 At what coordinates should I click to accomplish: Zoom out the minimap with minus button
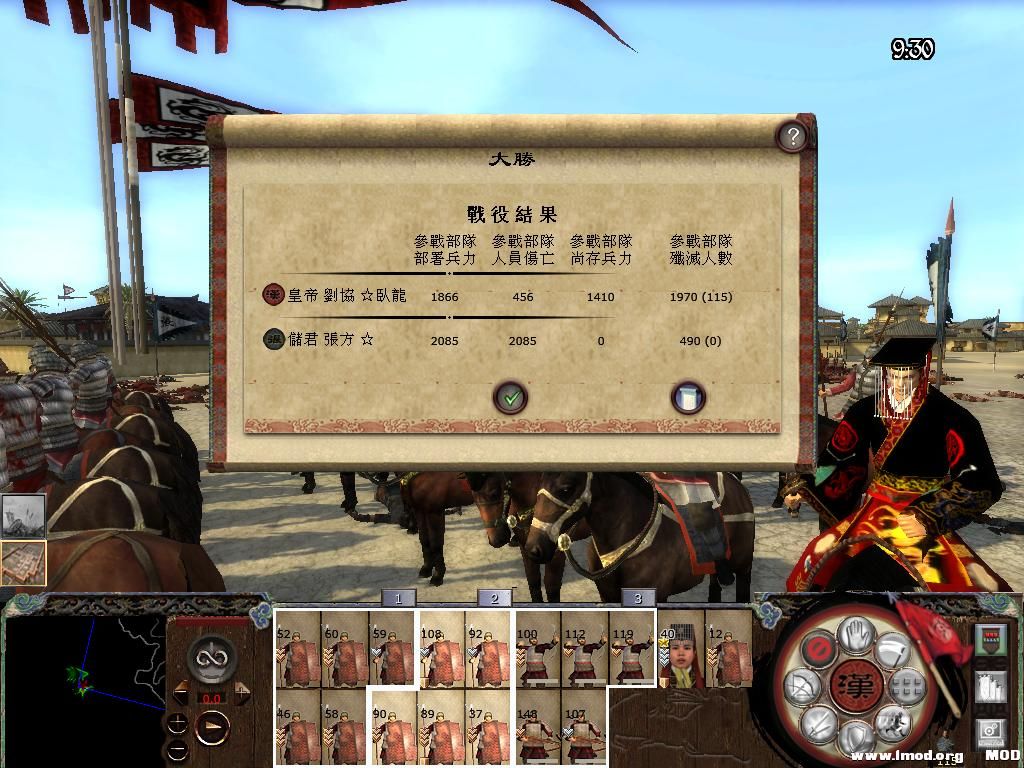[177, 749]
